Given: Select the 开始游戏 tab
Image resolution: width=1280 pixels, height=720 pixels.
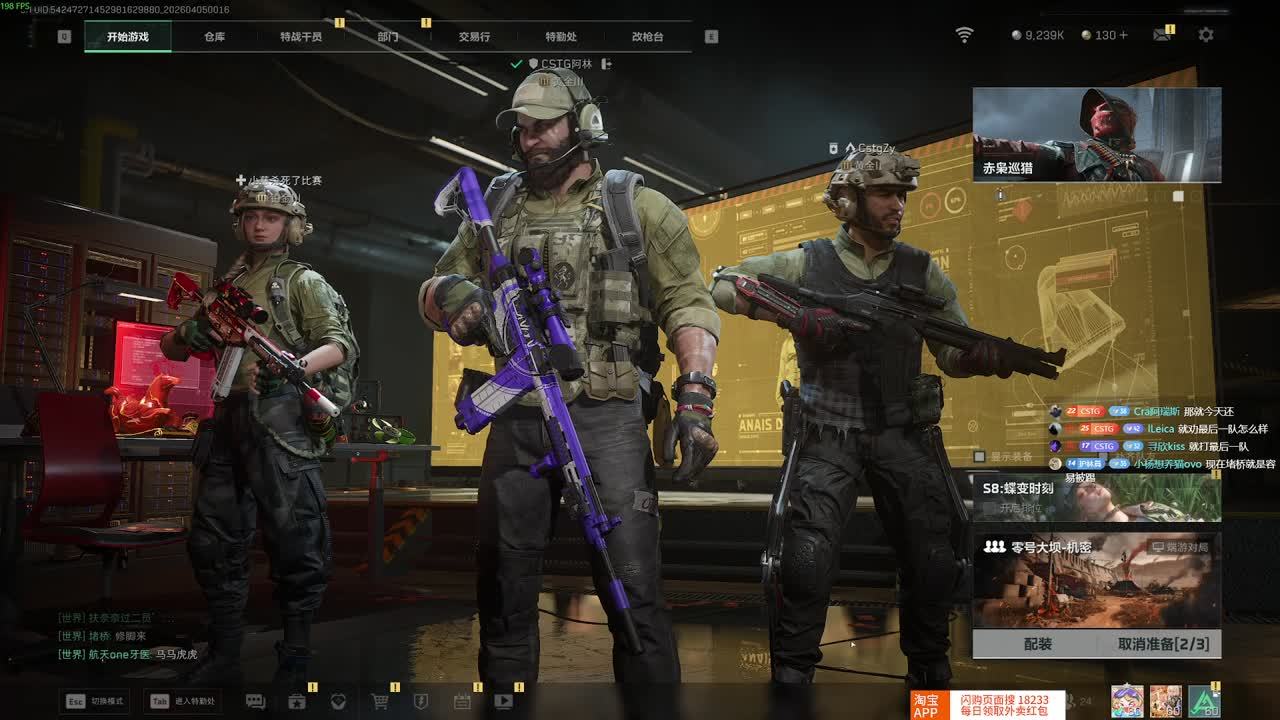Looking at the screenshot, I should pos(128,37).
